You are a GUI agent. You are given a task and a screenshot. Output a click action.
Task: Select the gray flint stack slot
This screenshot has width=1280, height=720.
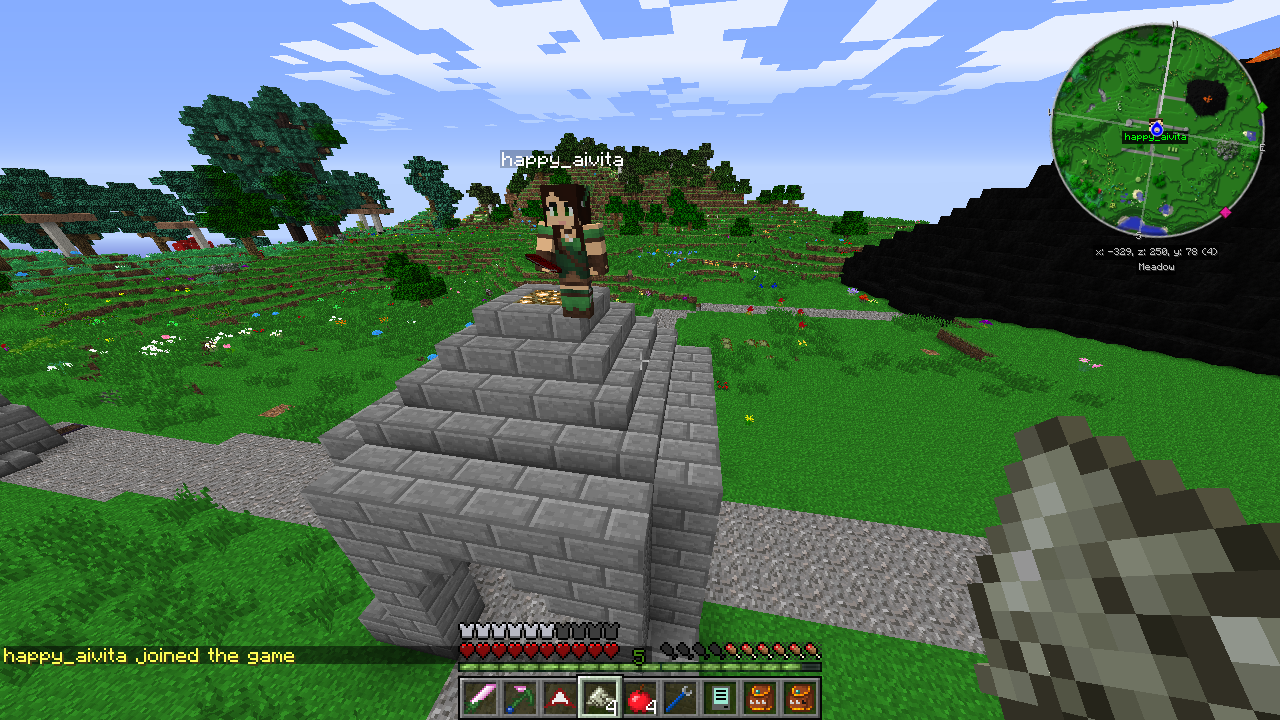tap(599, 698)
